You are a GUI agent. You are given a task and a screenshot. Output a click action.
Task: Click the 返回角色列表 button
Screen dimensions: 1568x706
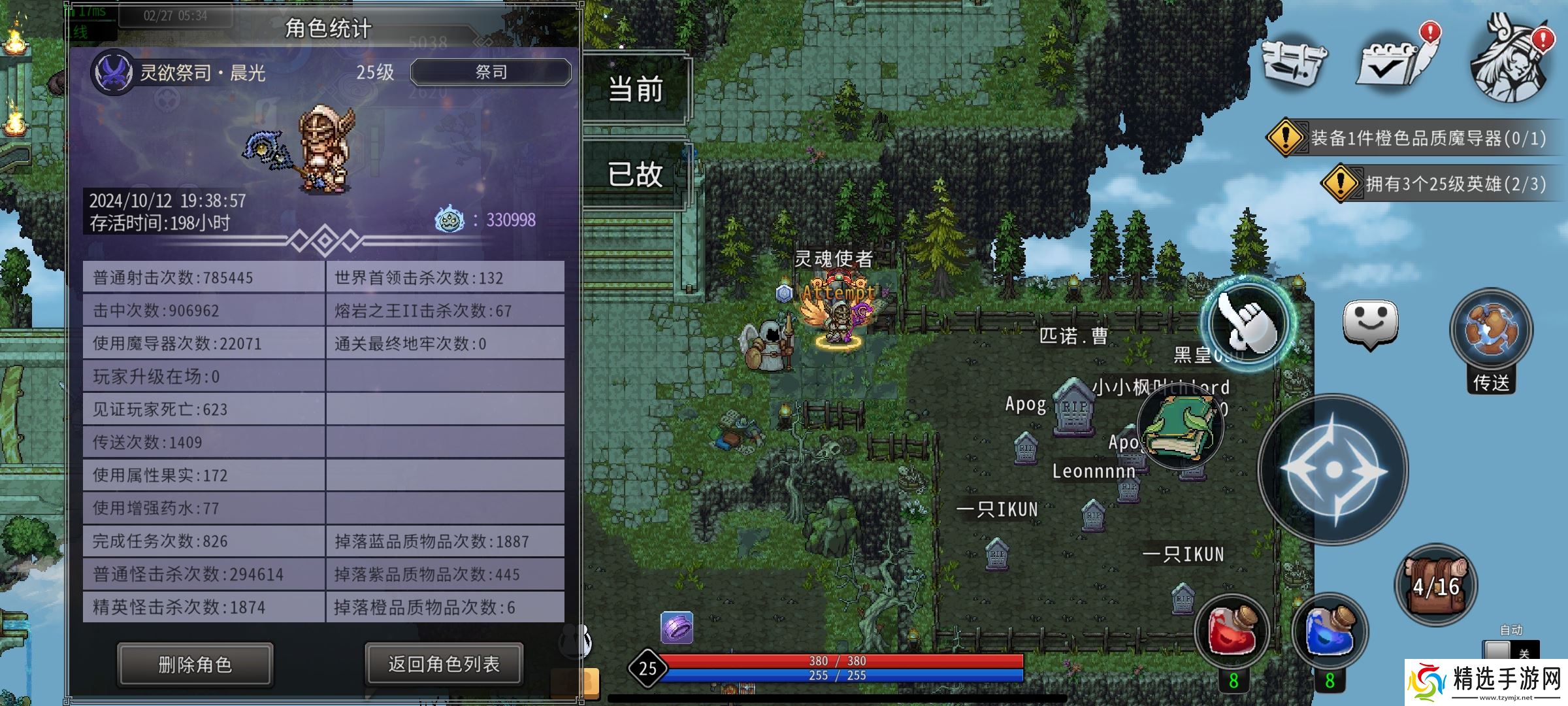(x=444, y=662)
